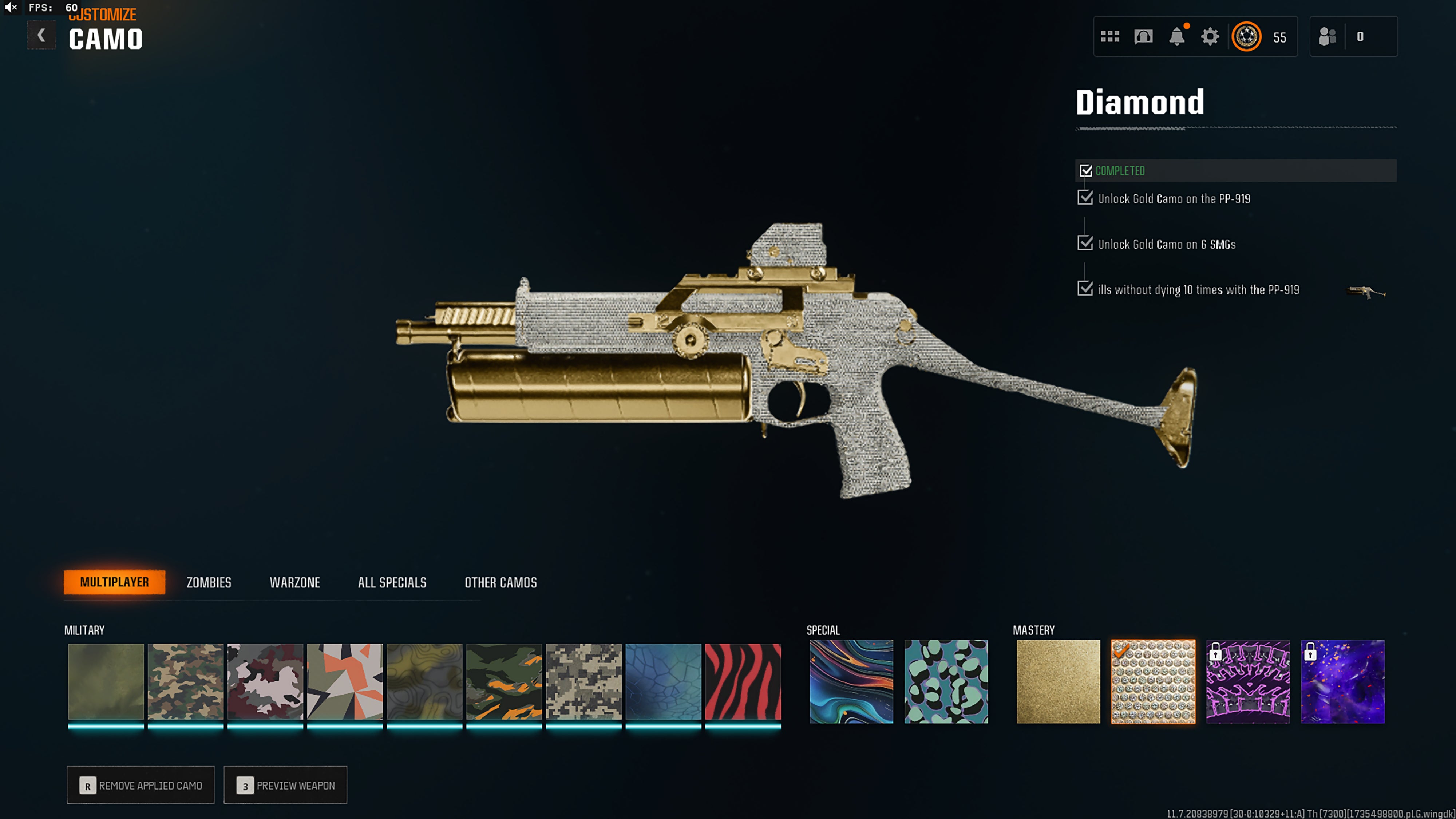Choose the Multiplayer camo tab
Screen dimensions: 1456x819
114,582
